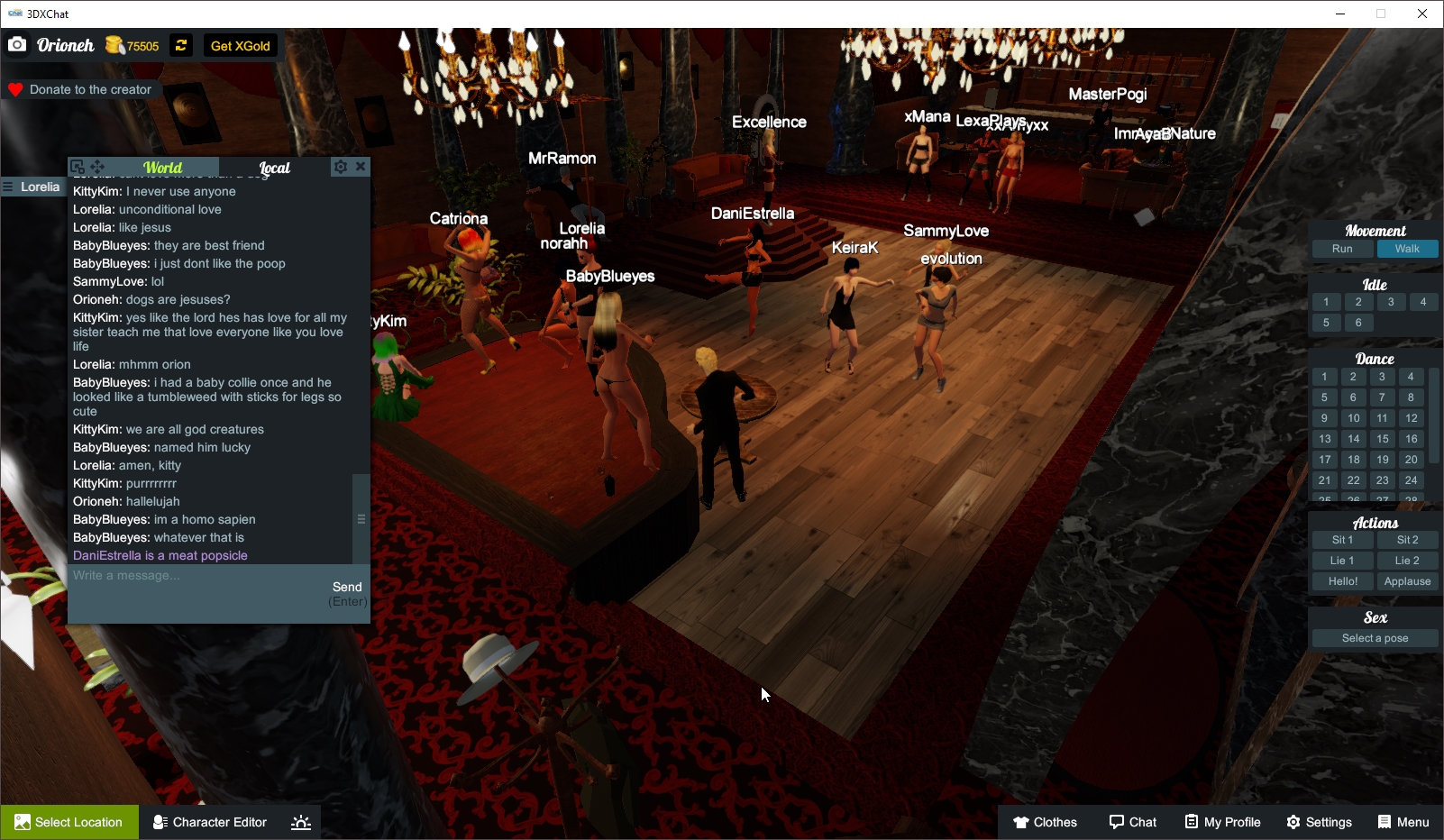Screen dimensions: 1444x840
Task: Open game Settings from the bottom bar
Action: 1319,821
